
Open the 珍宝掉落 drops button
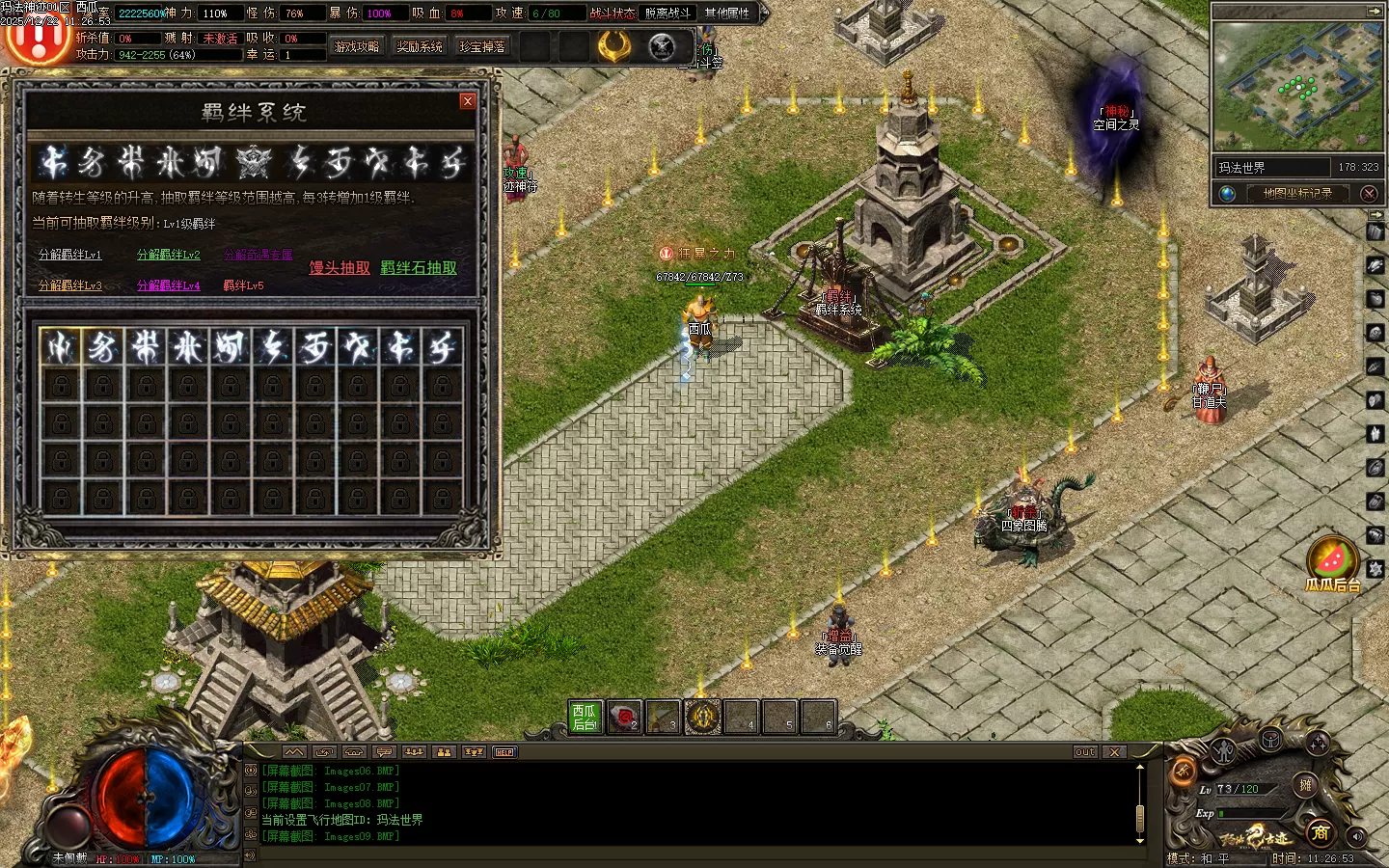click(482, 46)
